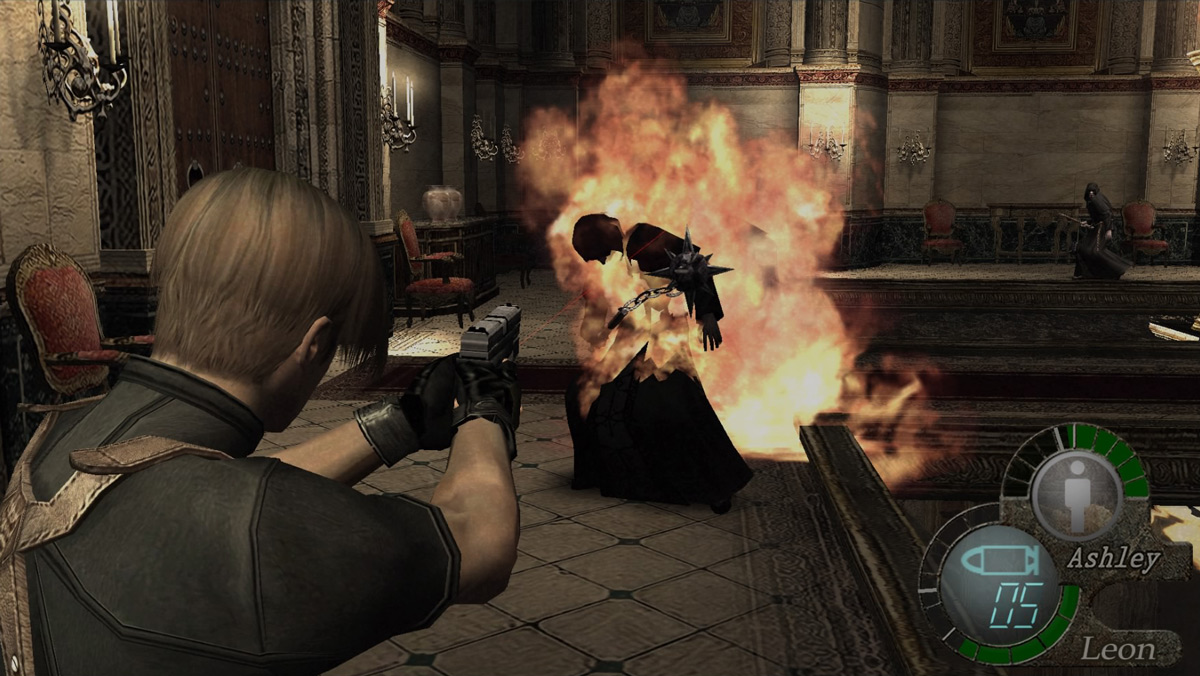Click Ashley's grey companion status icon

(x=1076, y=494)
